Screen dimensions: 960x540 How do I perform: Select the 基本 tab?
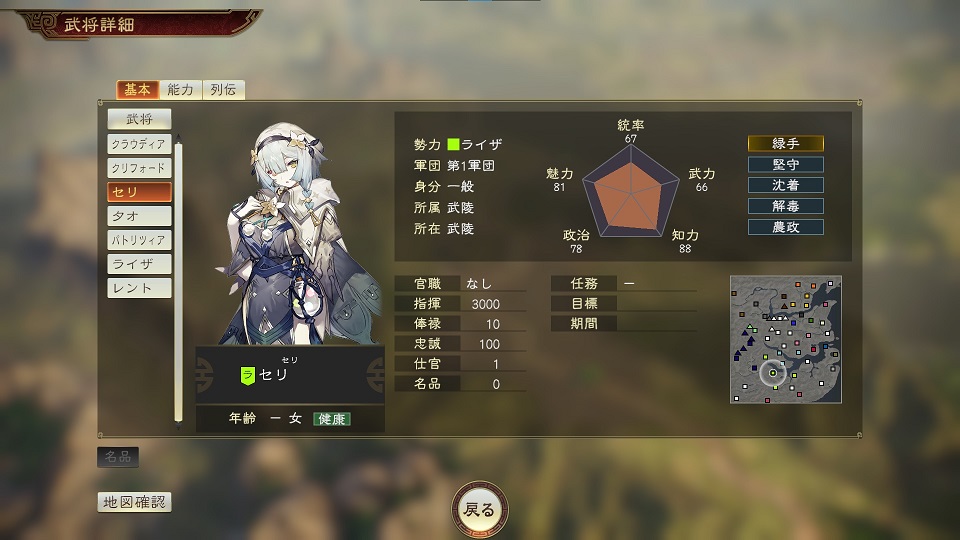[x=138, y=90]
